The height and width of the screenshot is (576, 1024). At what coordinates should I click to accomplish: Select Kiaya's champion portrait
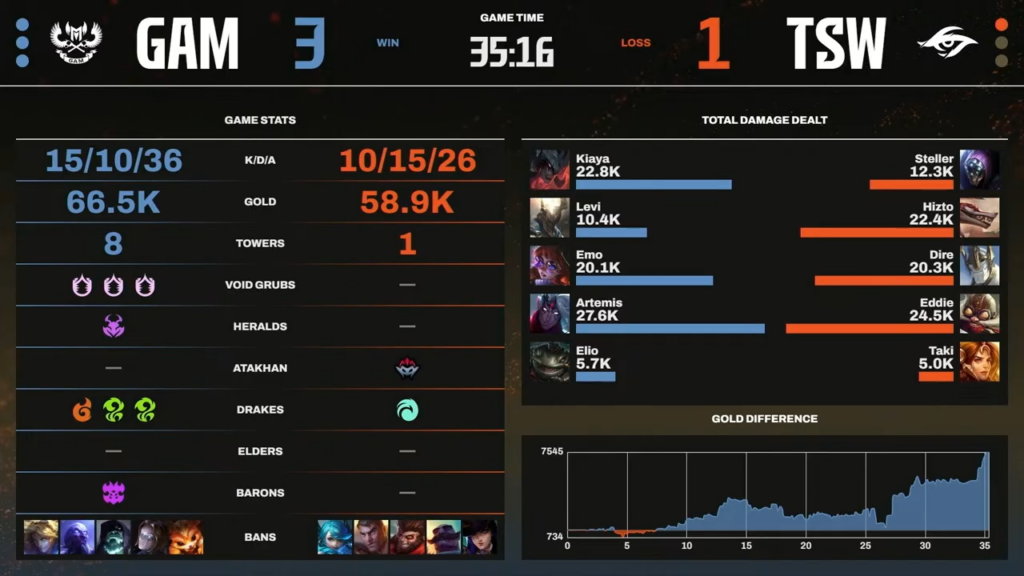549,170
